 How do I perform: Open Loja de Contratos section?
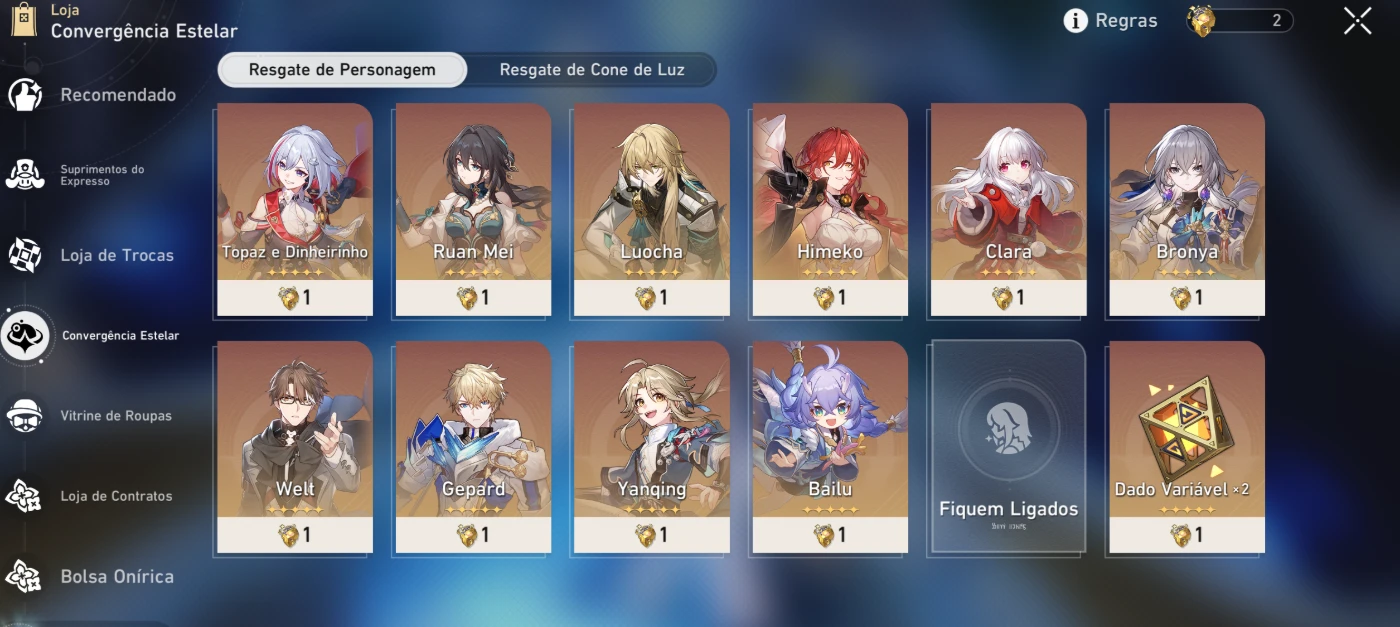click(115, 496)
